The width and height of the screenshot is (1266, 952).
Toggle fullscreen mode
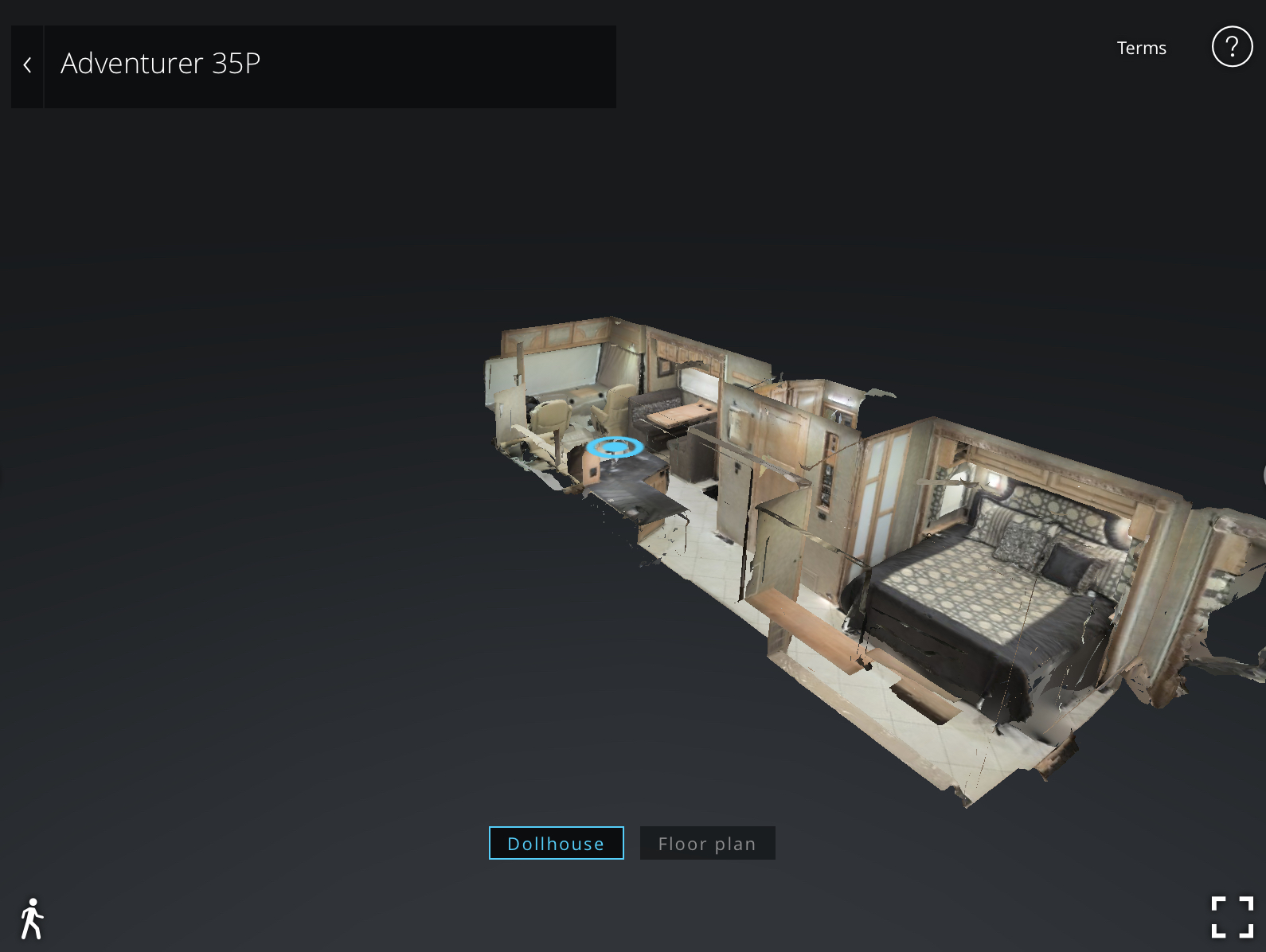(1232, 917)
